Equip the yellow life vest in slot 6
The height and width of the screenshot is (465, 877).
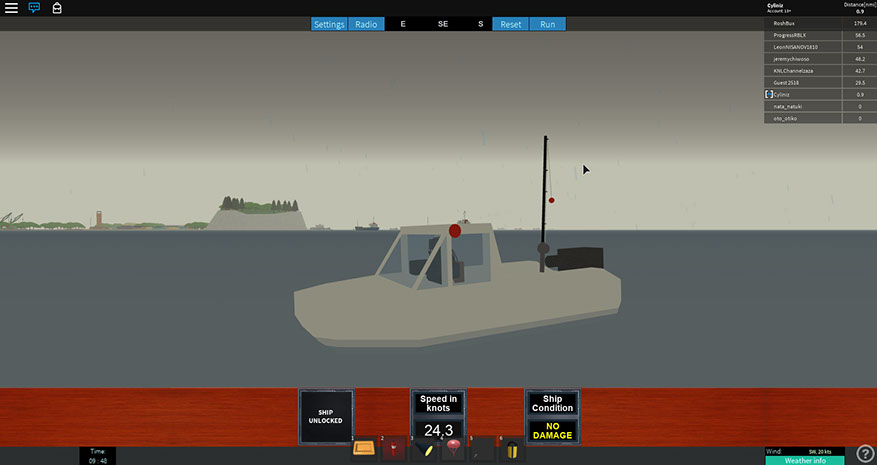[x=513, y=448]
